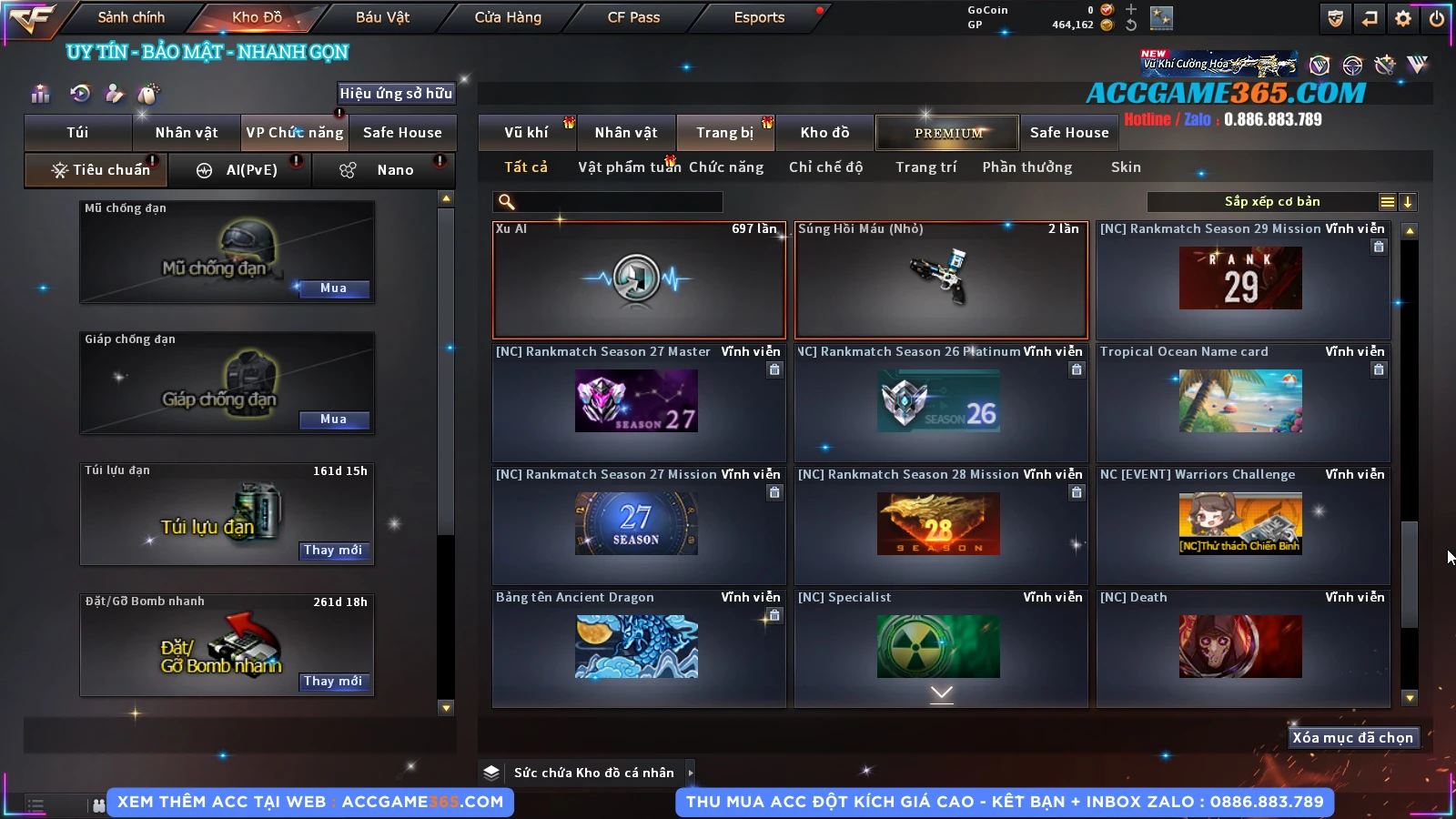Open the Esports menu
This screenshot has width=1456, height=819.
759,17
